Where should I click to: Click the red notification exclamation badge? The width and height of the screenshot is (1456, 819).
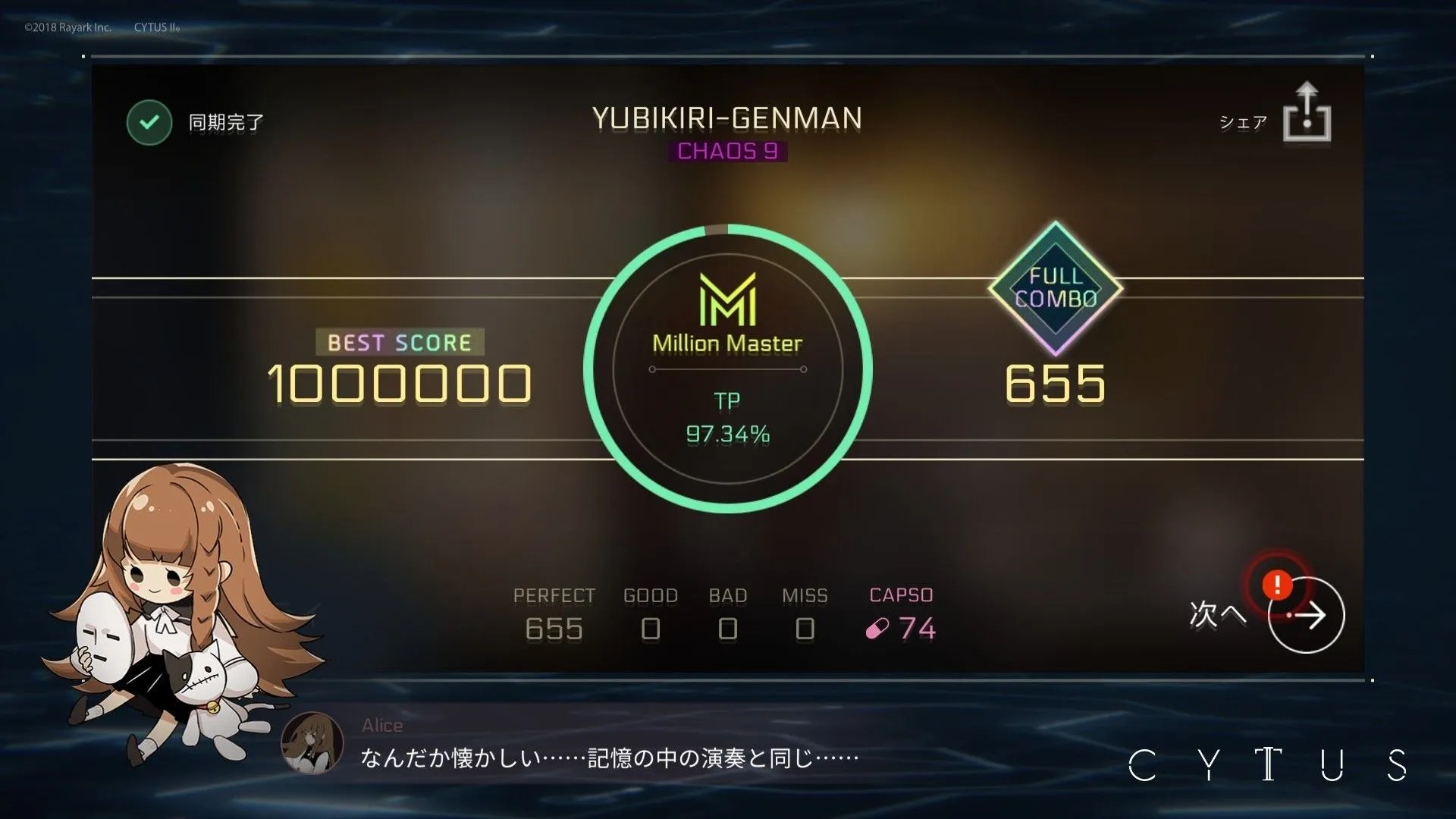(x=1276, y=584)
